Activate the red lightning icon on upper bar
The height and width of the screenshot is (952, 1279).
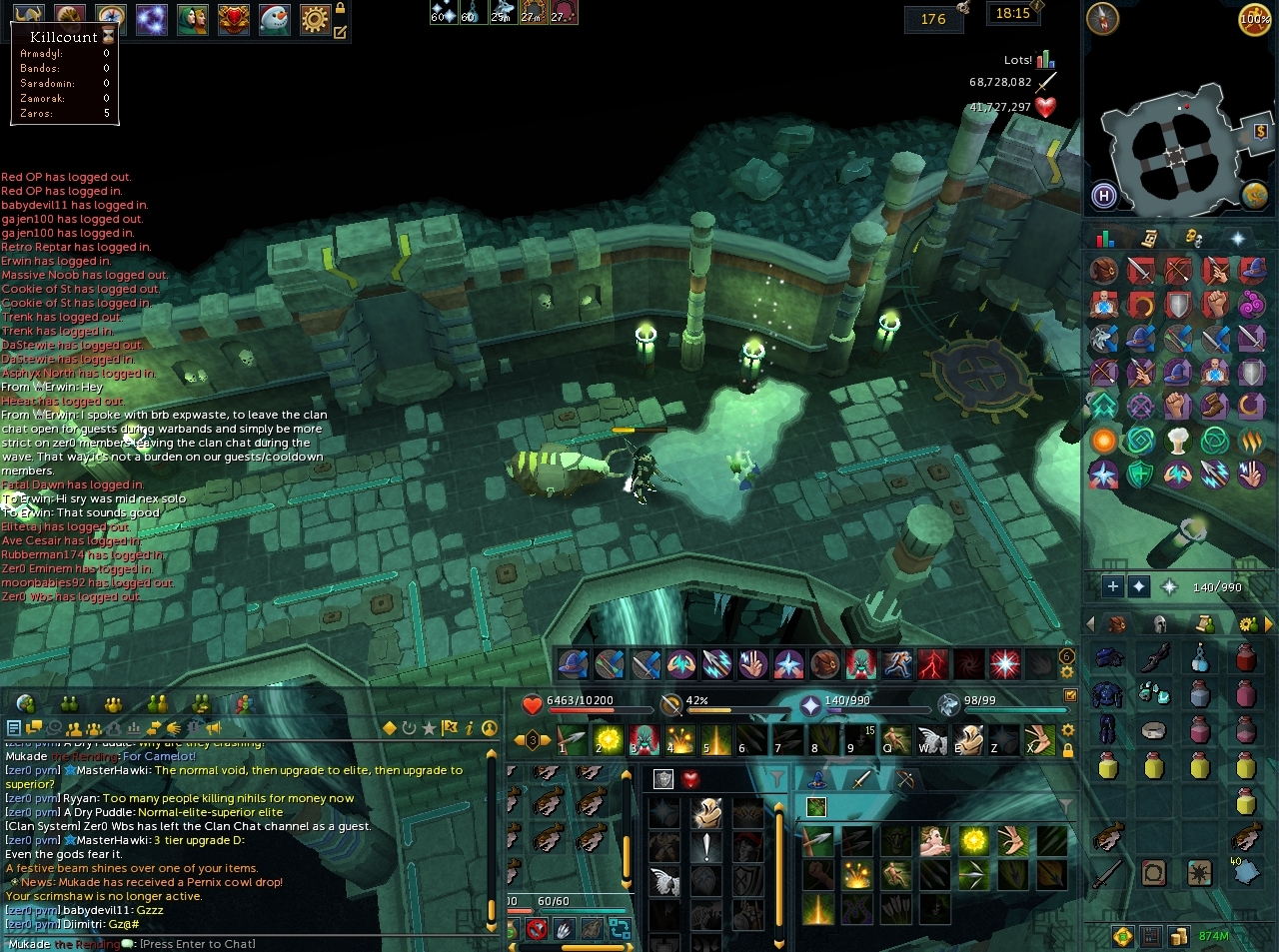pos(932,663)
